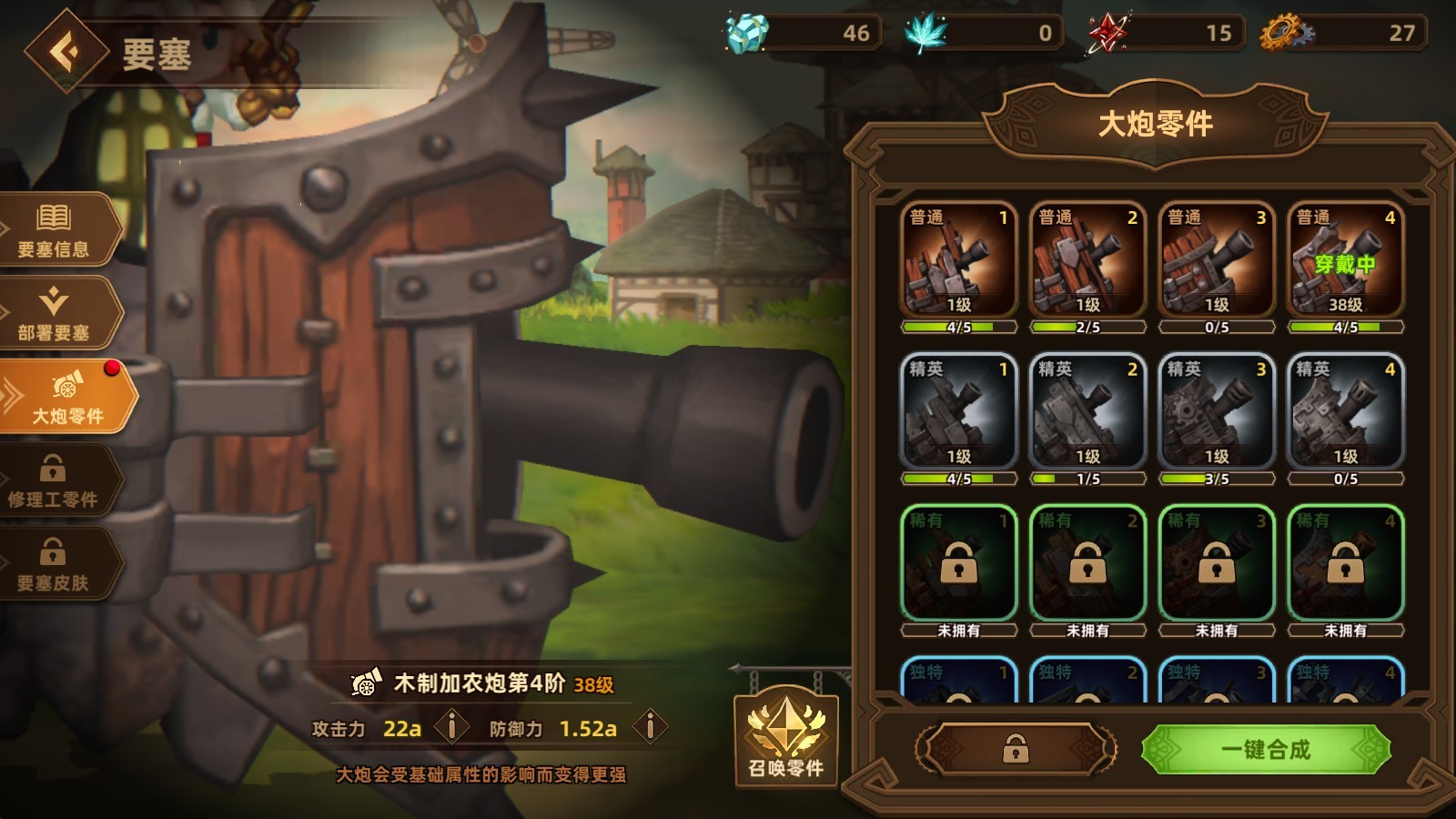
Task: Select the 要塞皮肤 skins option
Action: tap(55, 560)
